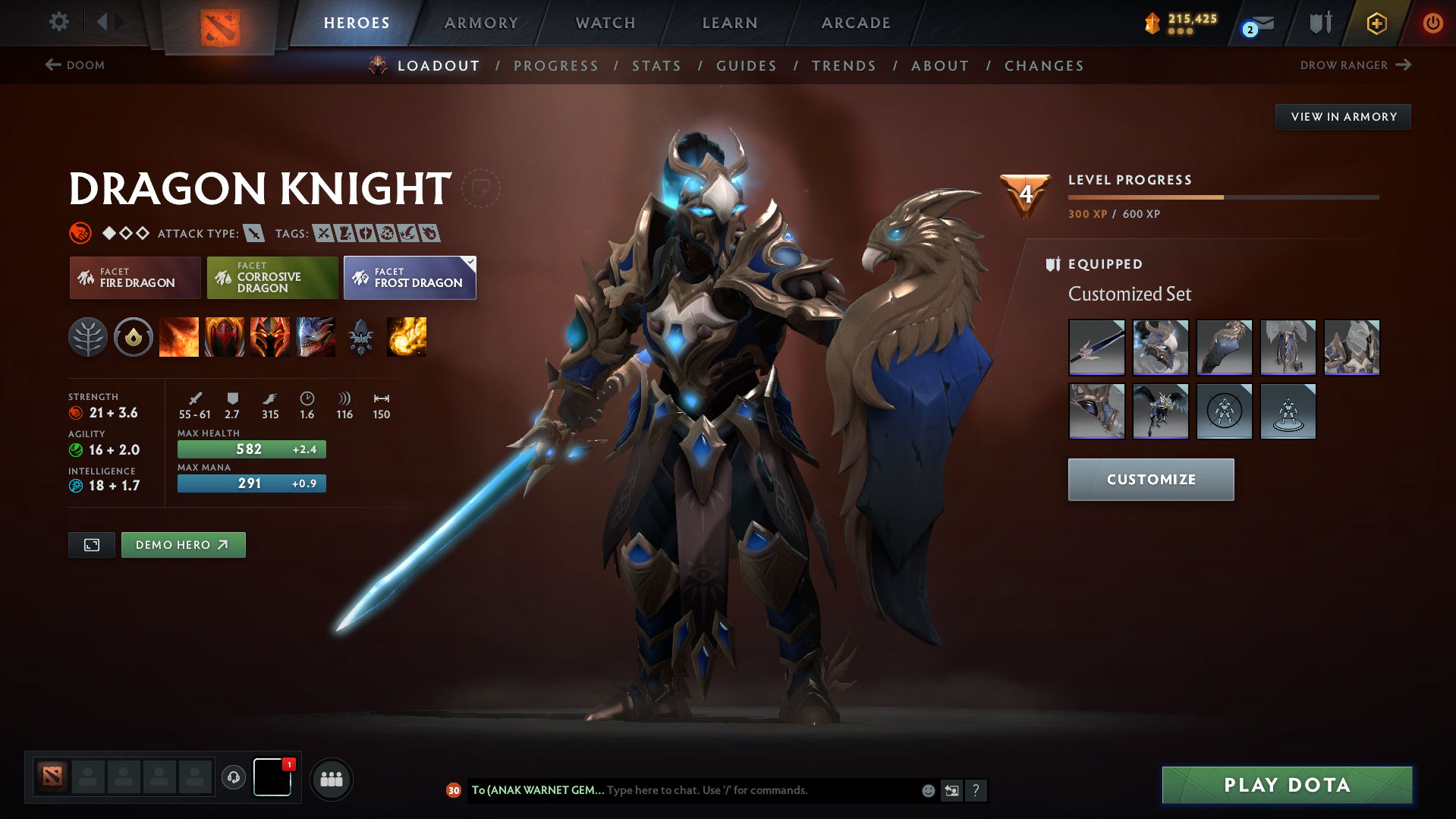Screen dimensions: 1456x819
Task: Switch to the PROGRESS tab
Action: point(556,65)
